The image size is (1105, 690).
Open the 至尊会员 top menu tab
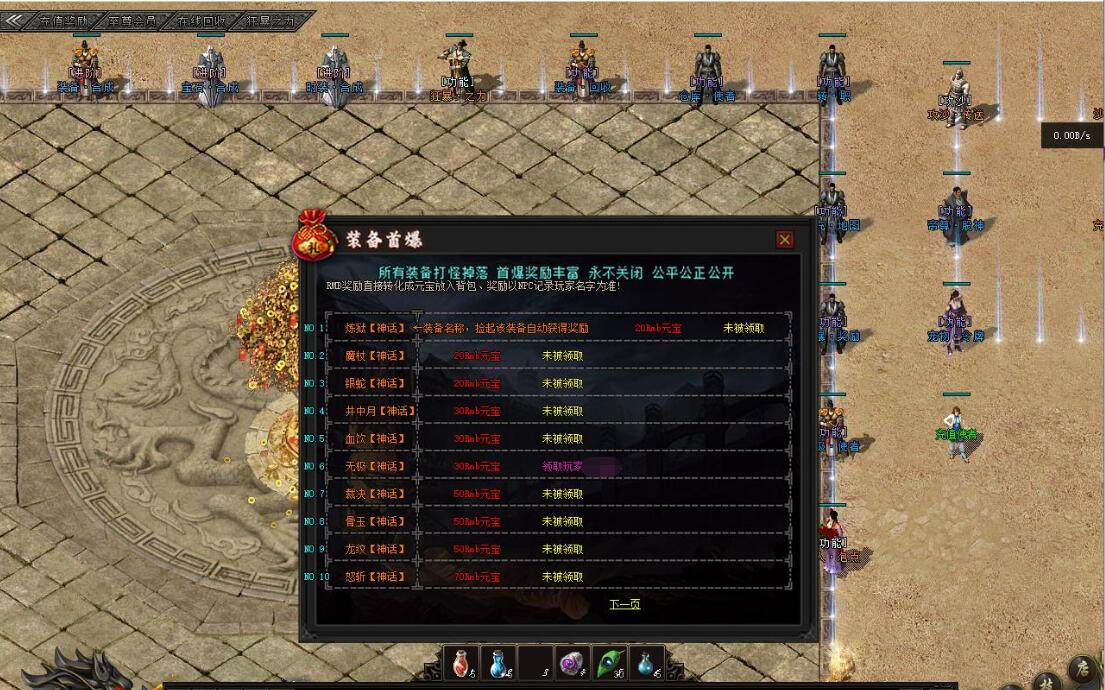tap(133, 20)
